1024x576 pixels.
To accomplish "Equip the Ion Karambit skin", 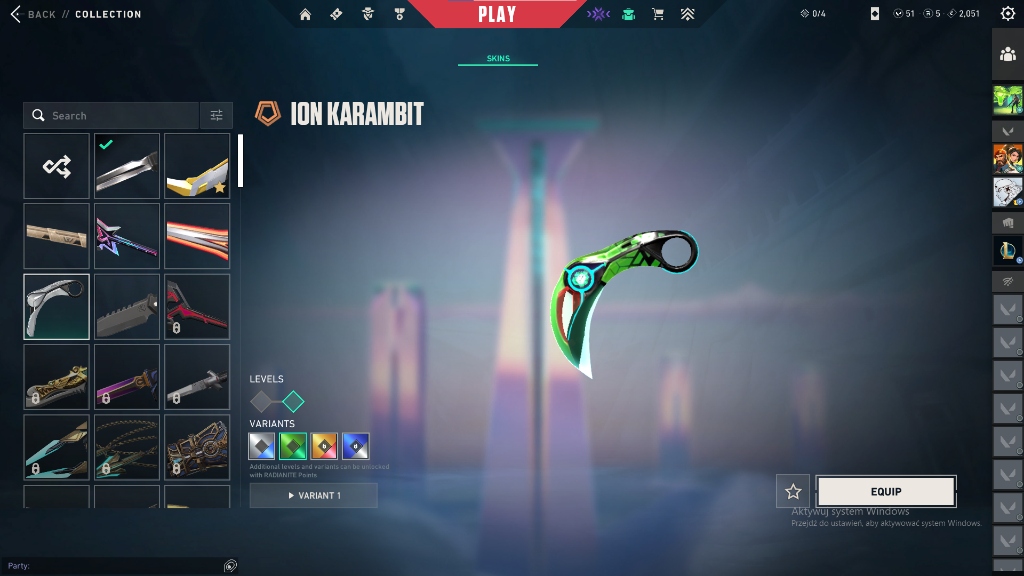I will 886,491.
